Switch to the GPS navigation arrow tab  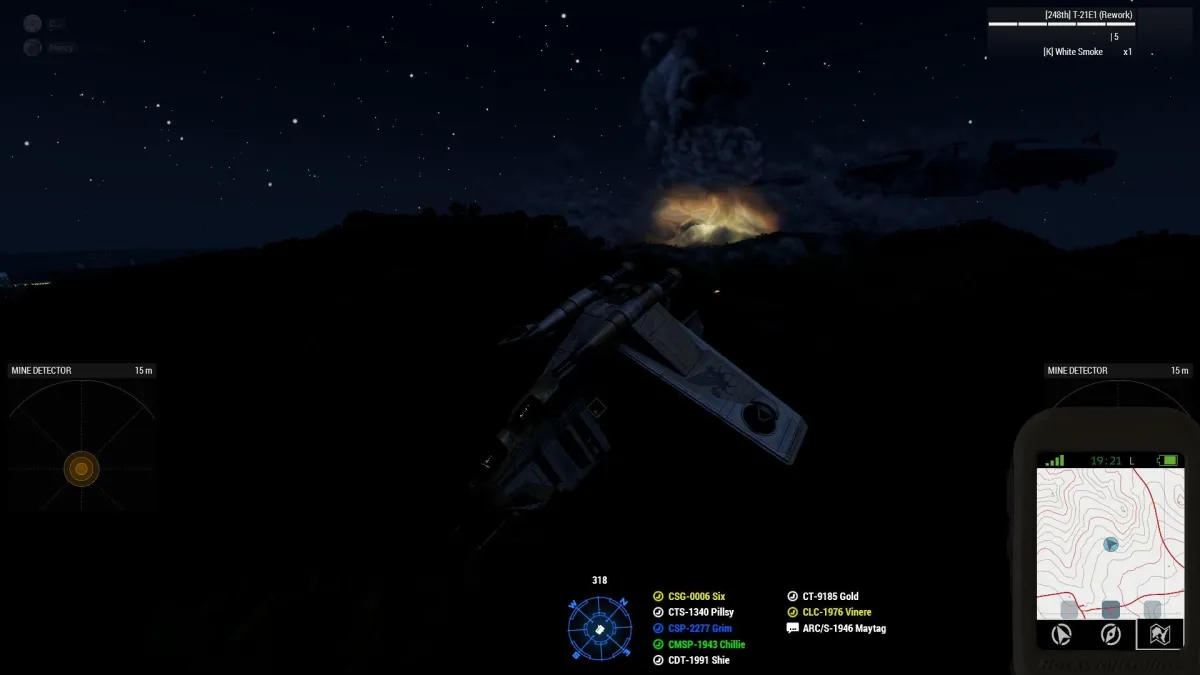point(1062,634)
